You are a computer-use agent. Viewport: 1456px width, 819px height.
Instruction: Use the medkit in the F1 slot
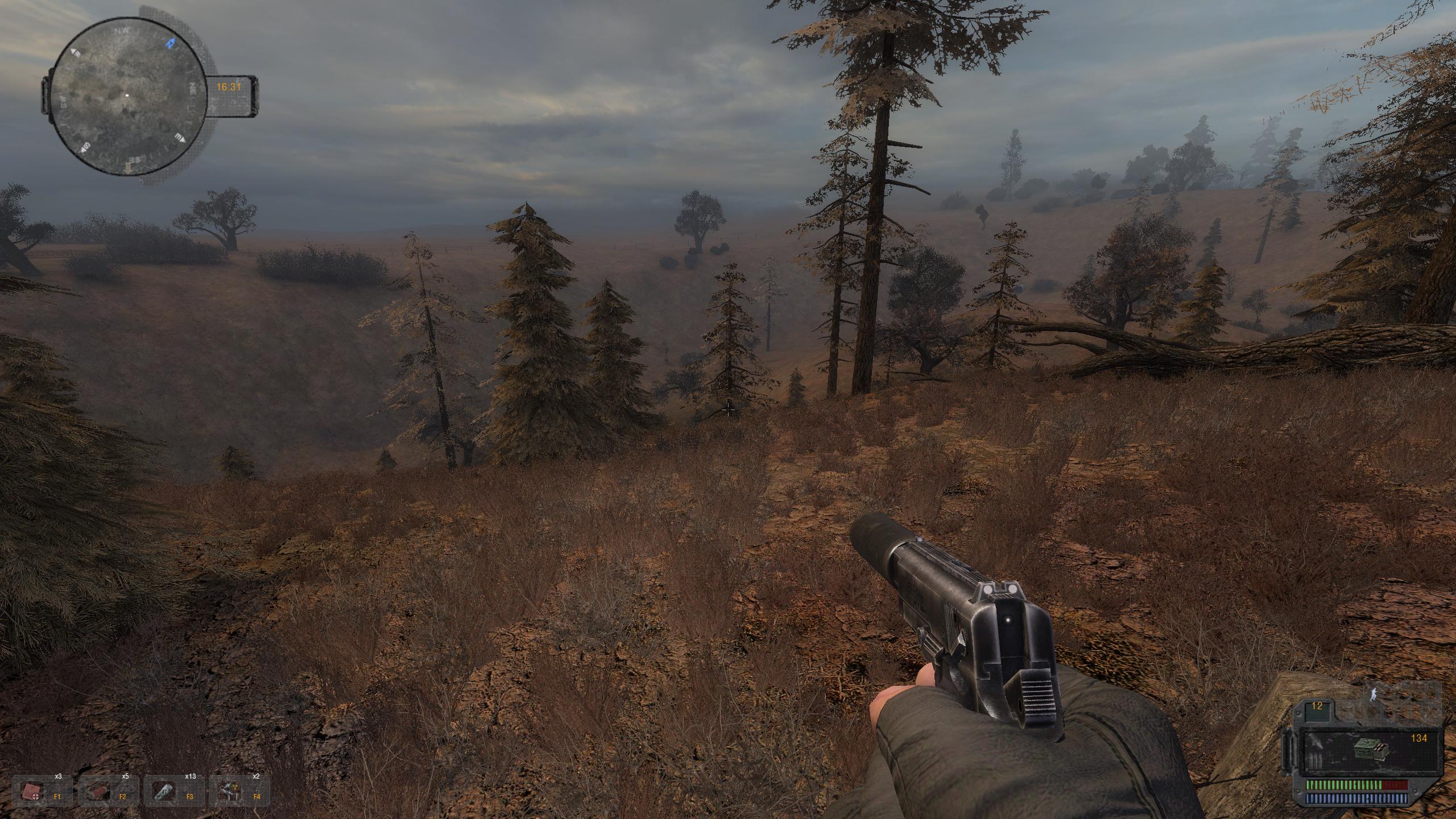(x=34, y=791)
